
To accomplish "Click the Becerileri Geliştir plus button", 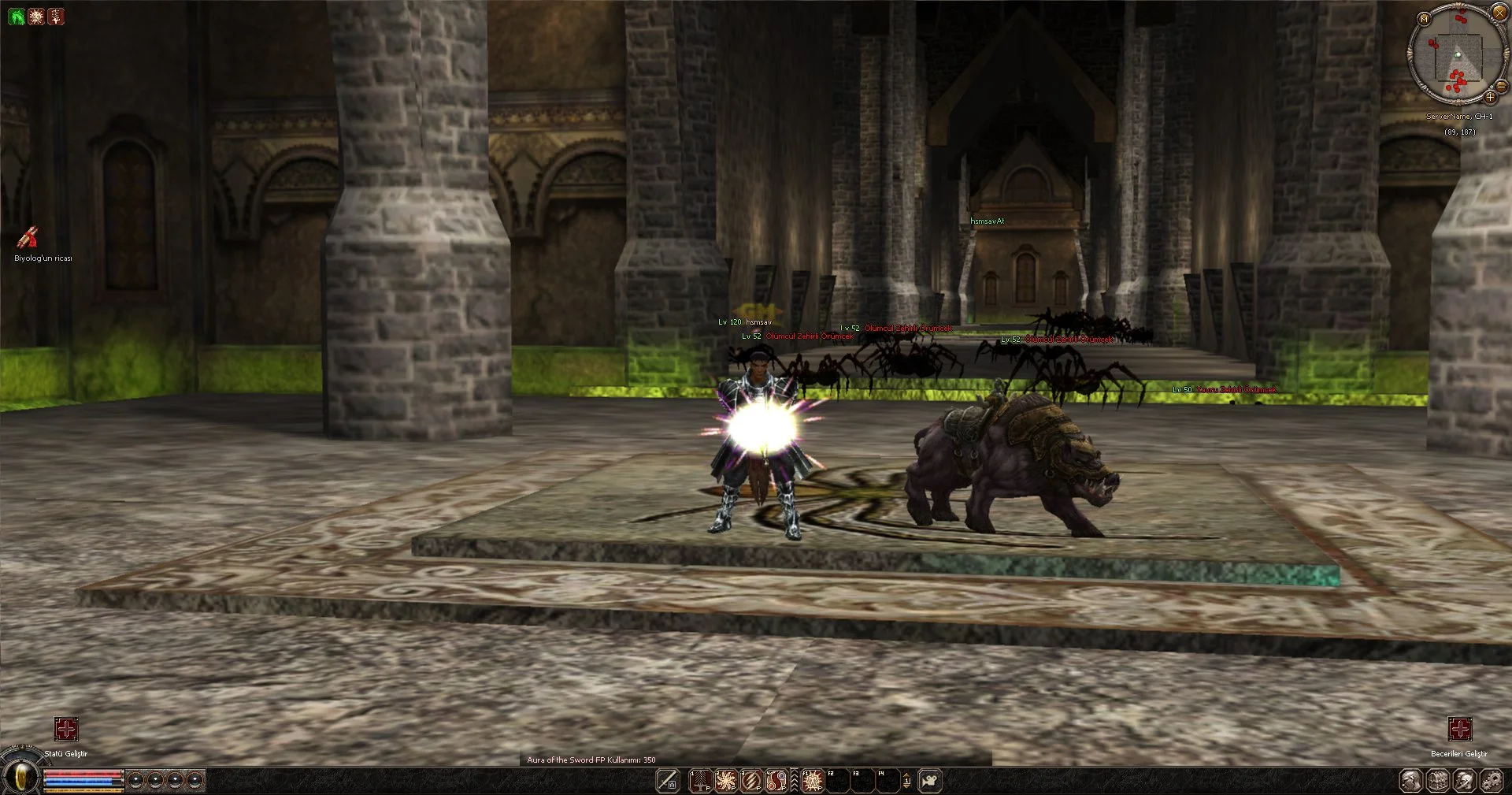I will (1460, 729).
